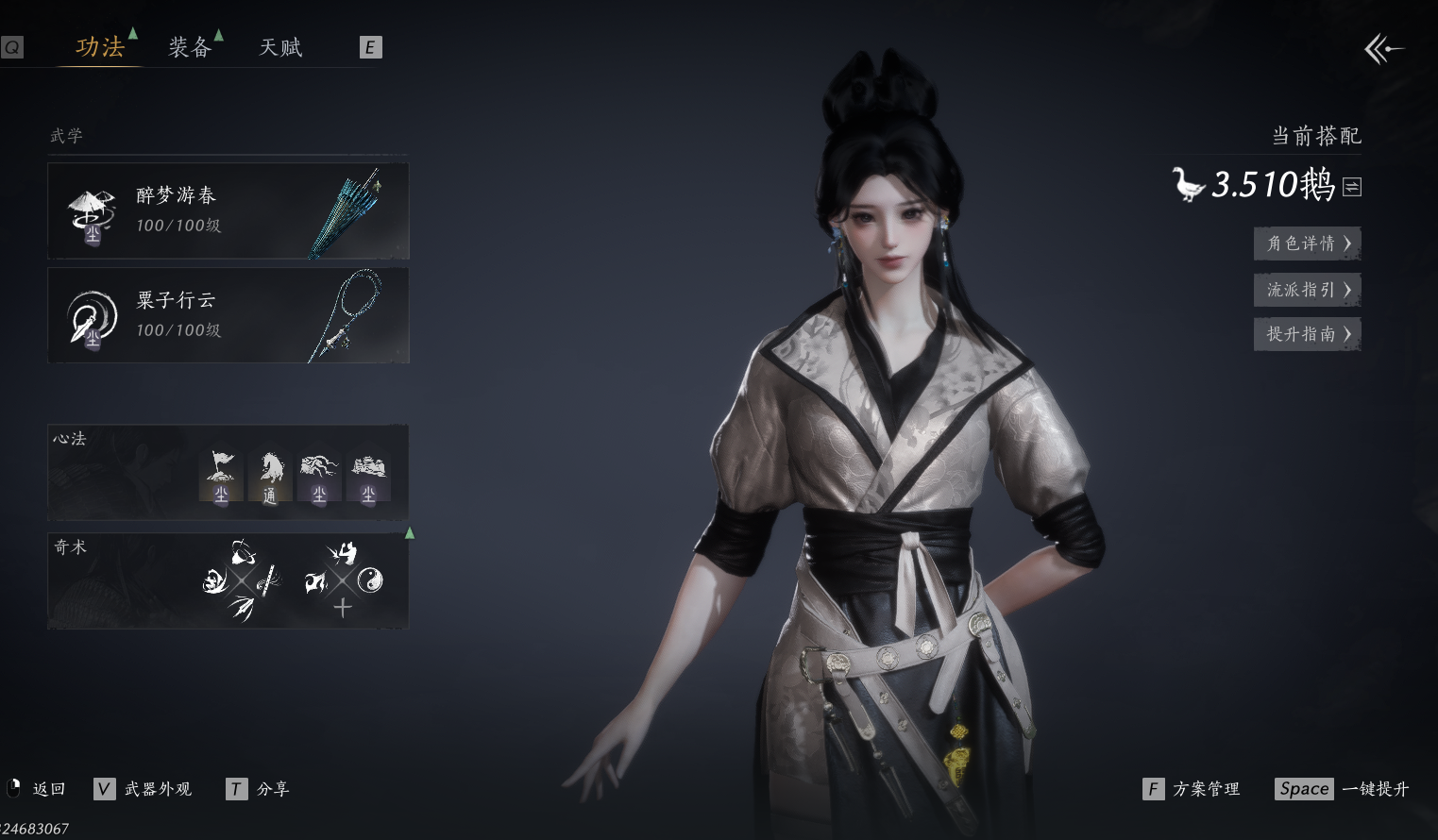
Task: Select the 醉梦游春 martial art card
Action: [x=228, y=210]
